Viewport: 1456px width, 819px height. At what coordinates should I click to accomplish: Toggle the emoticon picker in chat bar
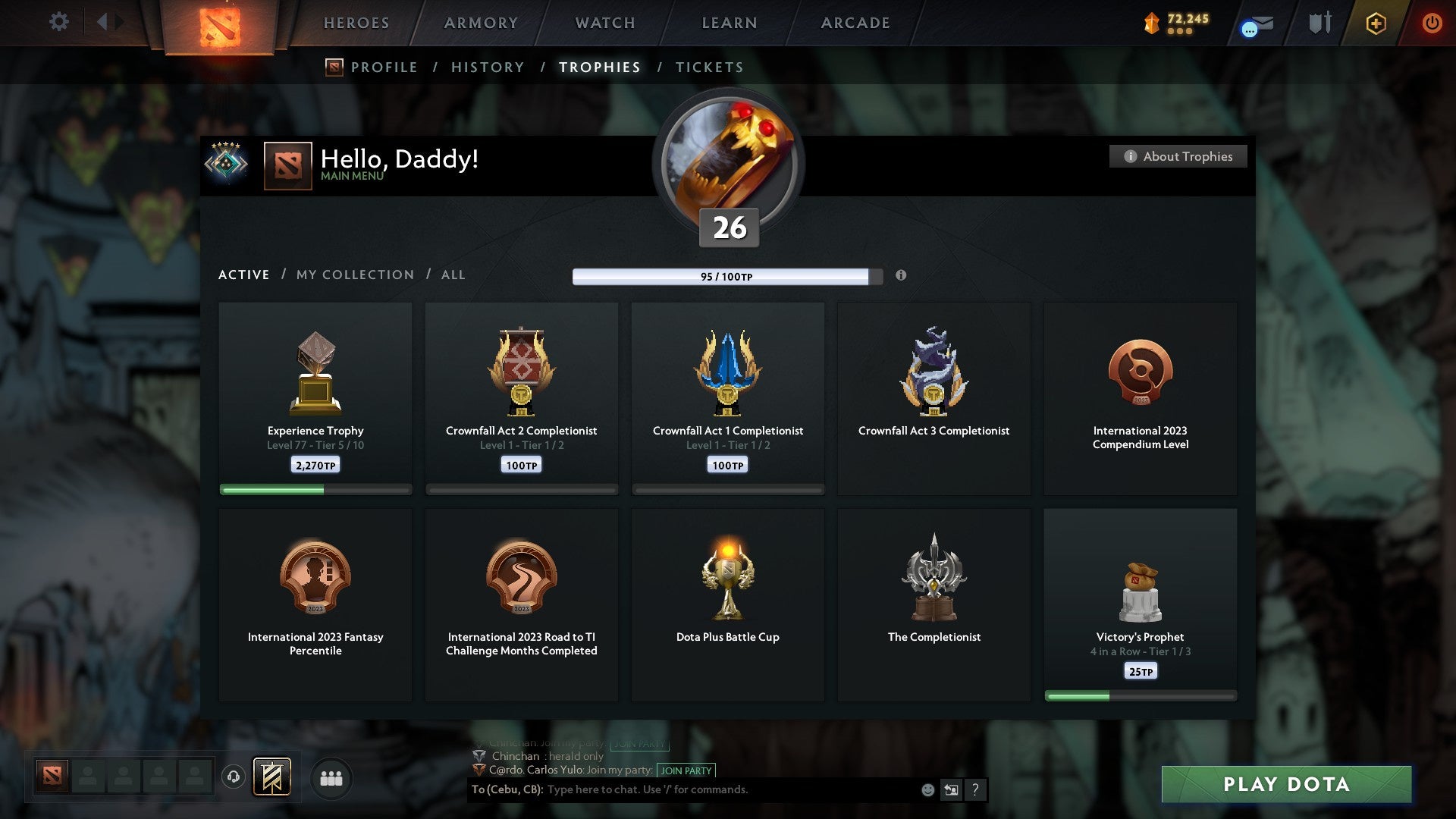click(x=927, y=790)
